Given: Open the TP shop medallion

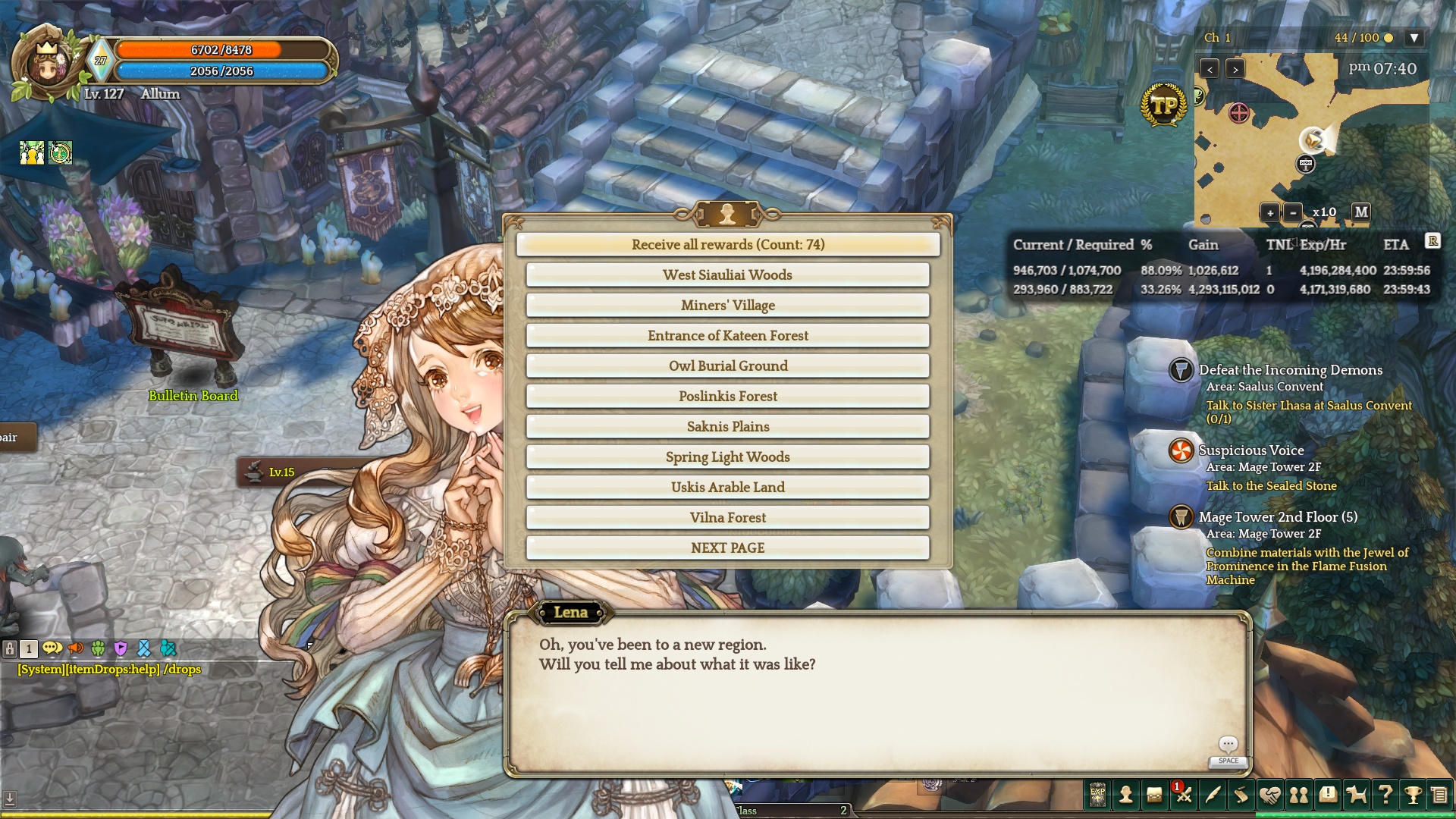Looking at the screenshot, I should (x=1163, y=105).
